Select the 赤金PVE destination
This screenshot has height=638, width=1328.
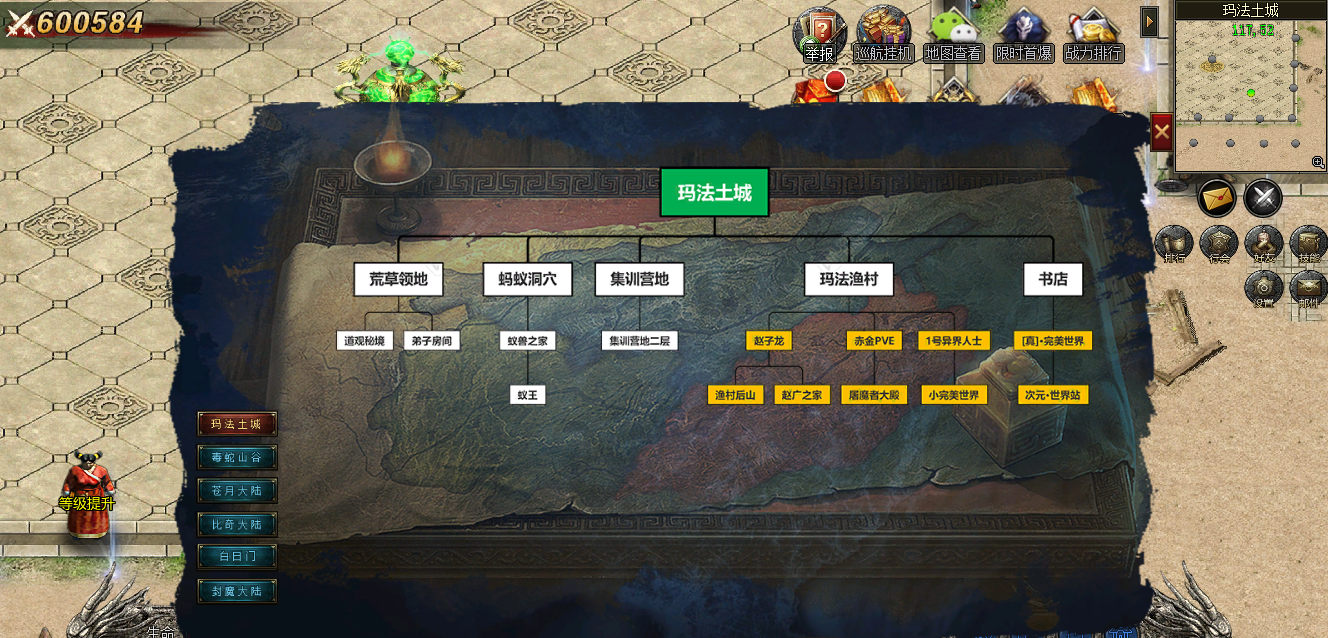pos(873,341)
